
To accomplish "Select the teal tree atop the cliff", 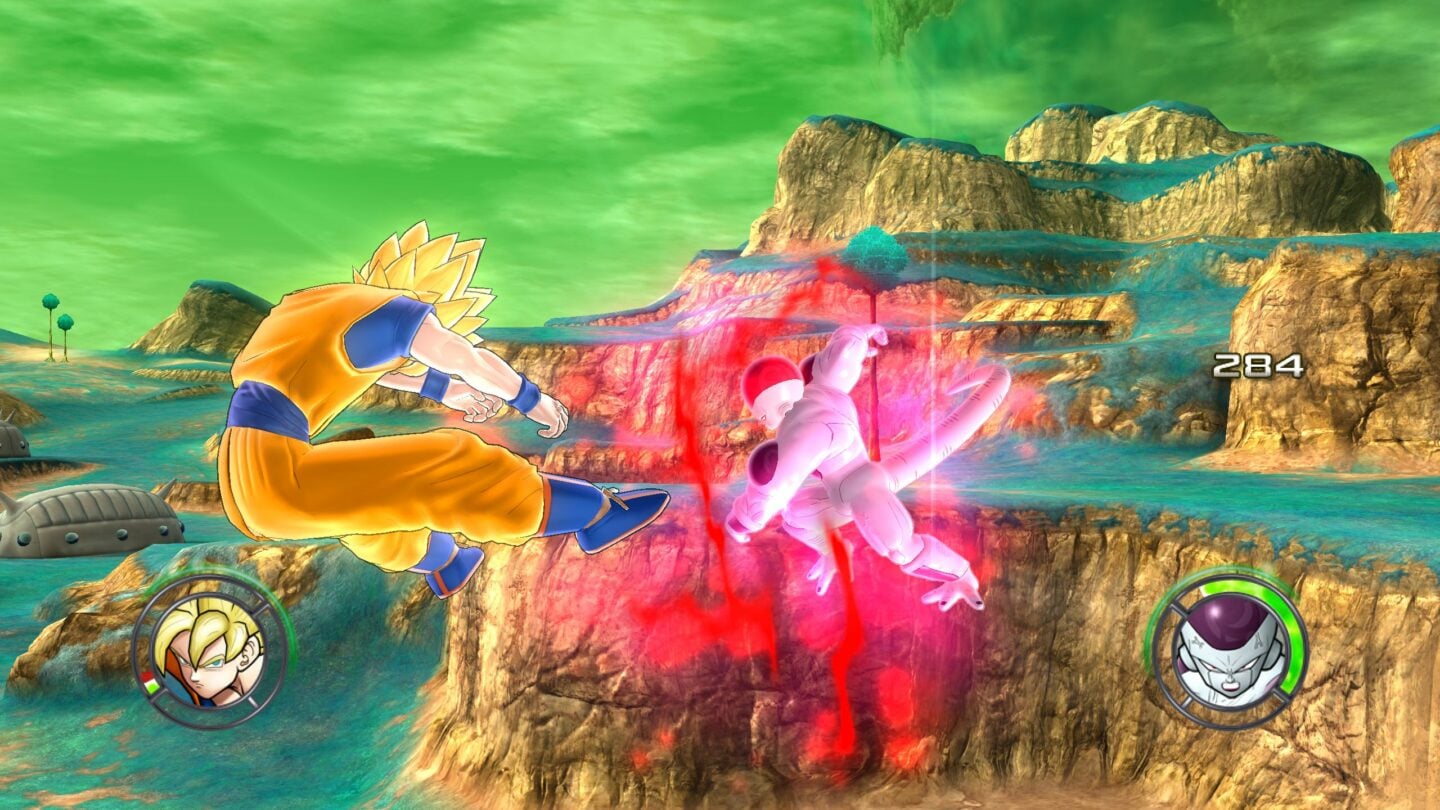I will (875, 250).
